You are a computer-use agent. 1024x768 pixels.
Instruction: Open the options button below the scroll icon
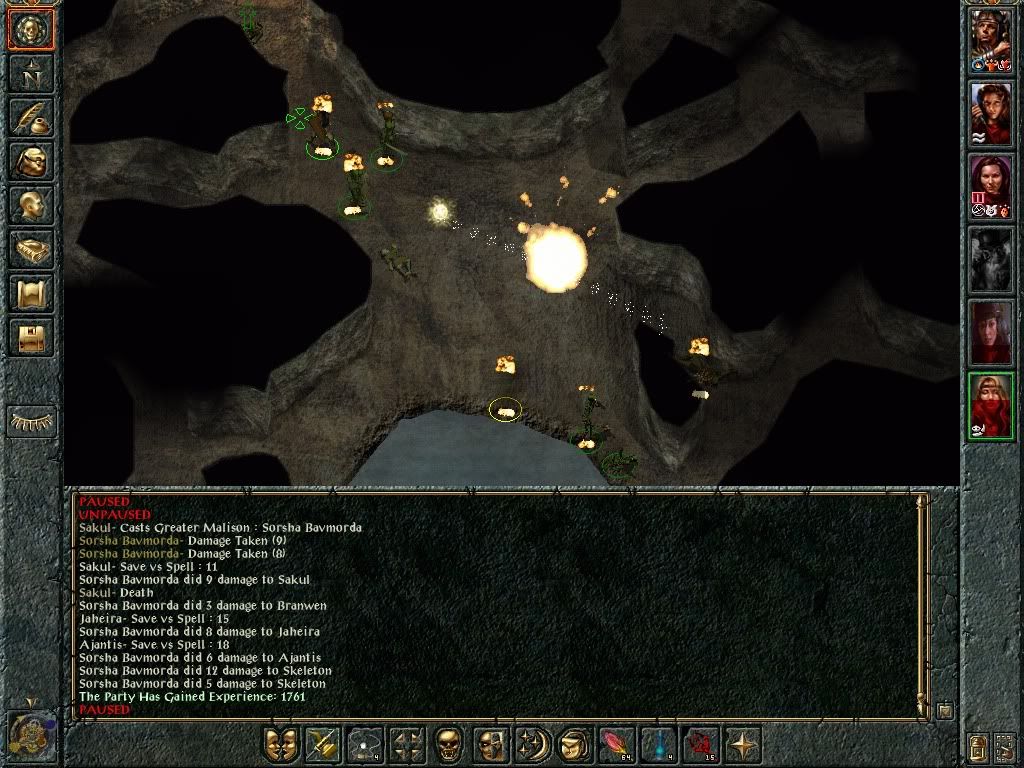coord(32,338)
